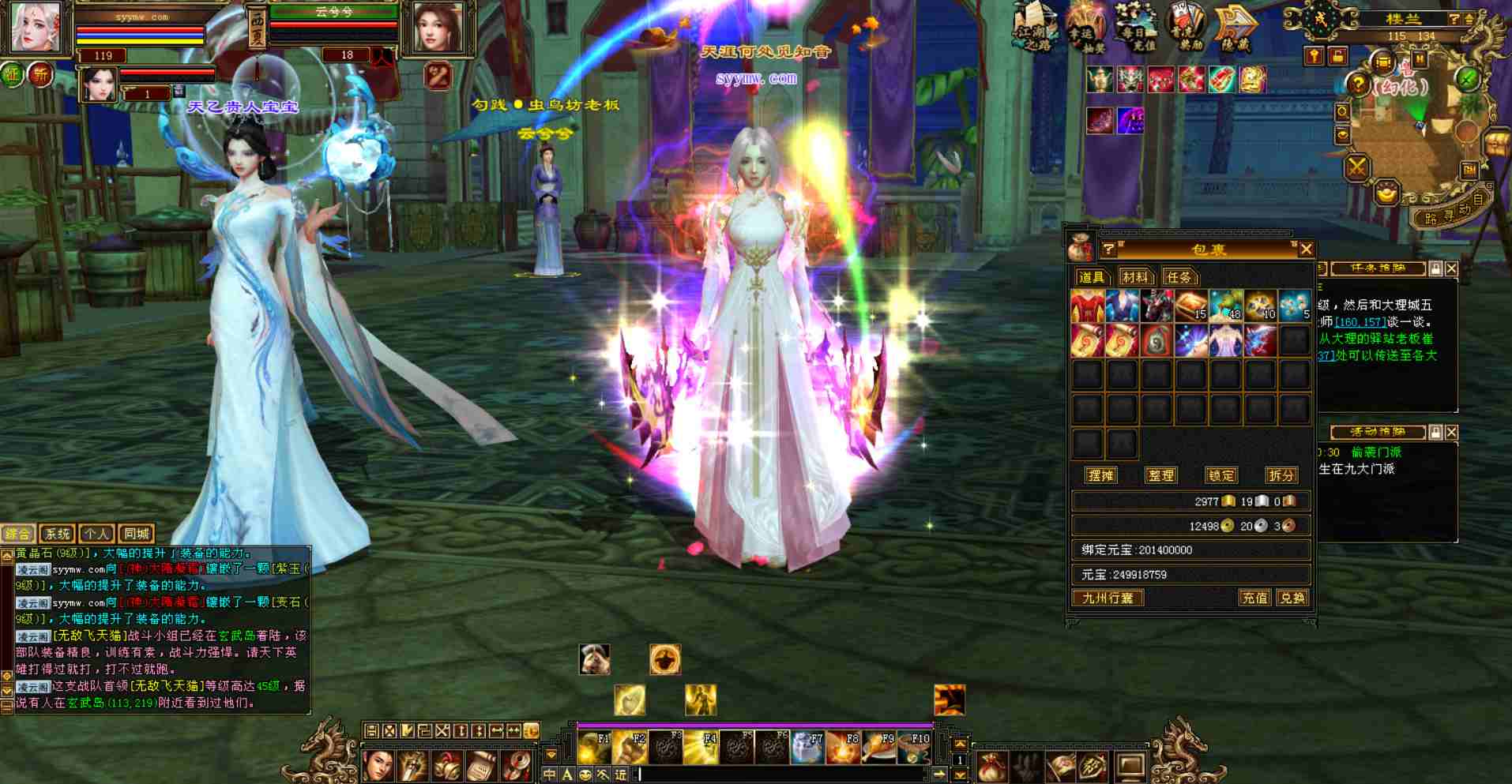Click the 拆分 split button
Screen dimensions: 1512x784
click(1281, 475)
